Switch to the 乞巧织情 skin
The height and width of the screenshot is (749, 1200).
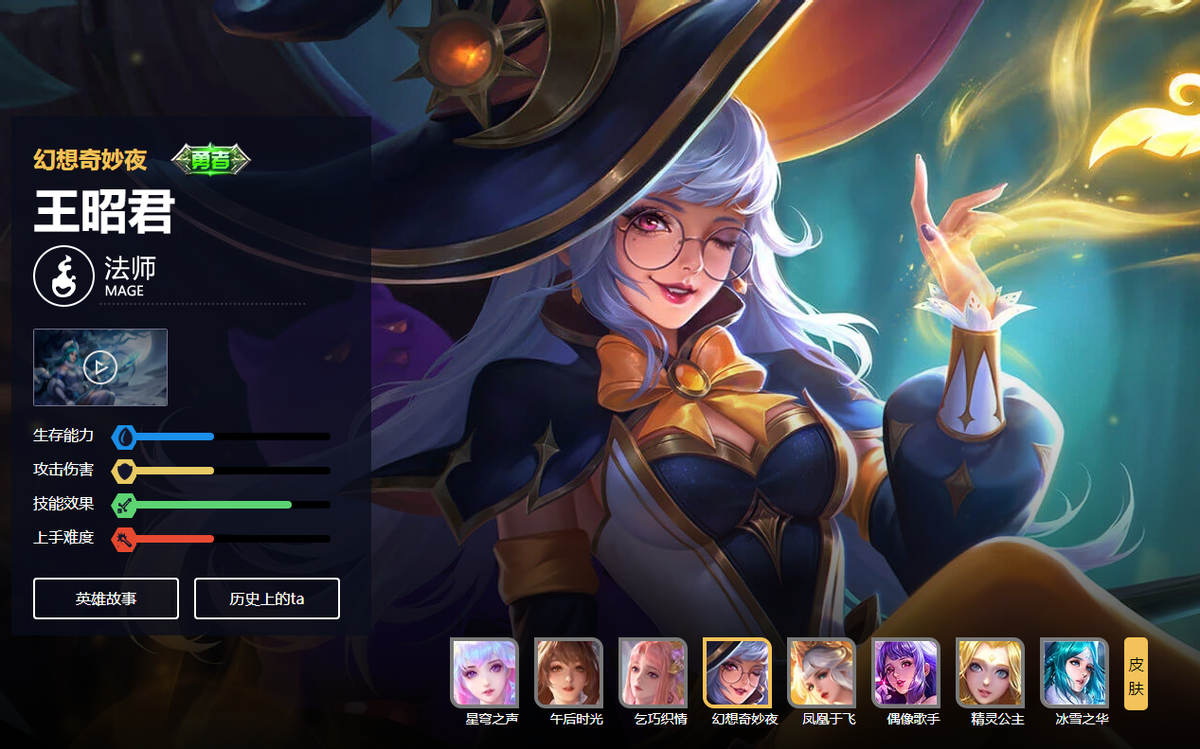(x=653, y=672)
